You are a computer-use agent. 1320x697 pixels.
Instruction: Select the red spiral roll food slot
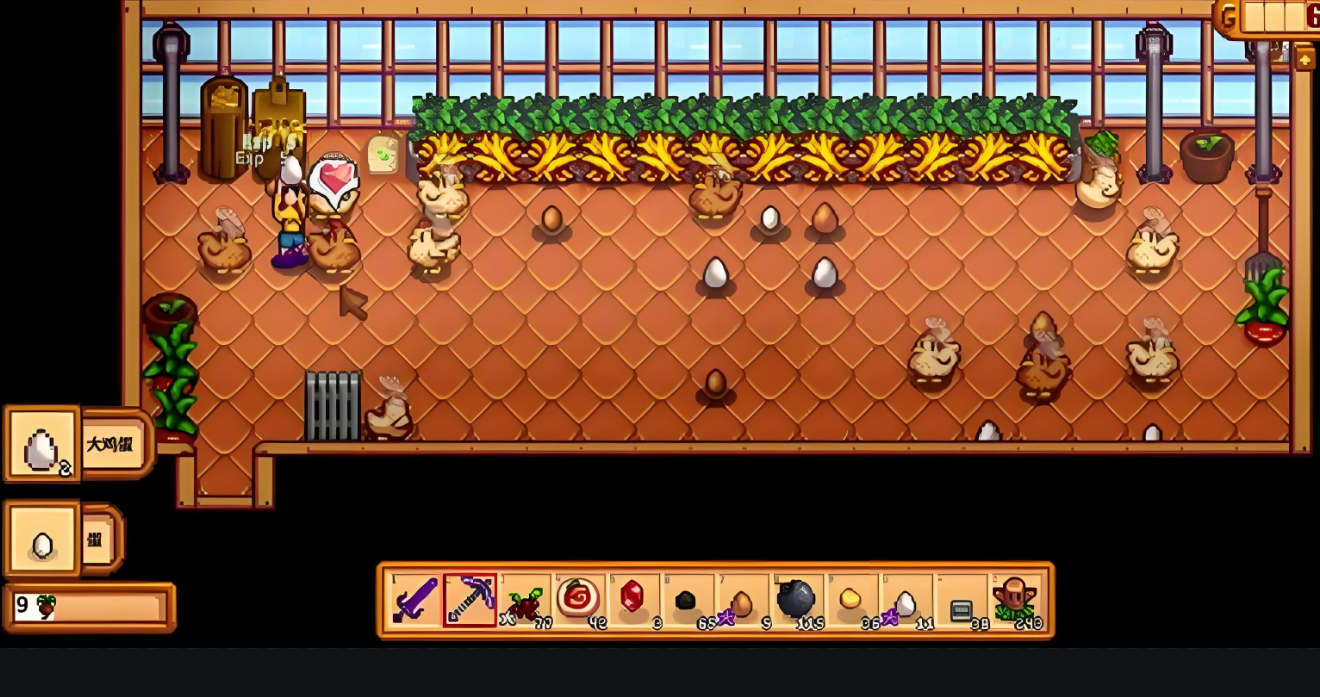pyautogui.click(x=578, y=600)
